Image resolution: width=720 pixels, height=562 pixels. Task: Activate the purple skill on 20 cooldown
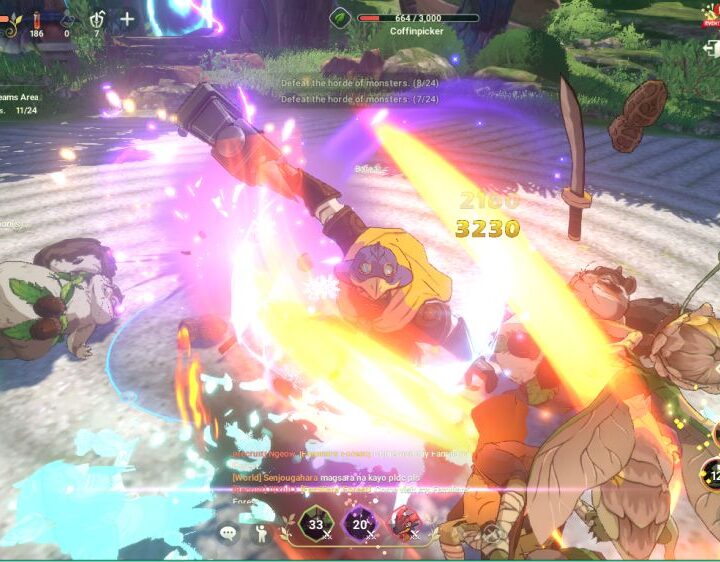click(360, 524)
